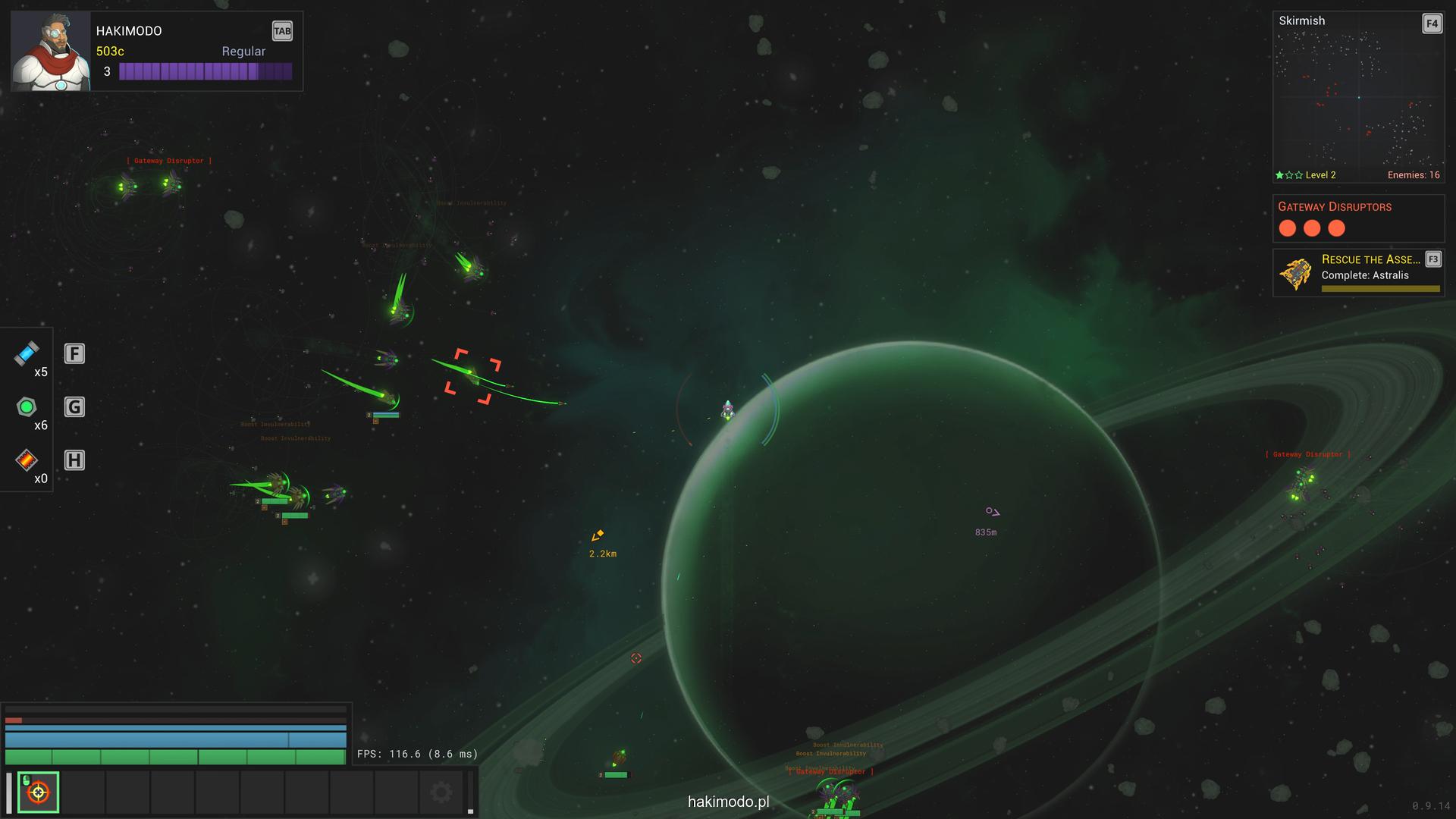Use the blue capsule consumable
Image resolution: width=1456 pixels, height=819 pixels.
click(27, 353)
